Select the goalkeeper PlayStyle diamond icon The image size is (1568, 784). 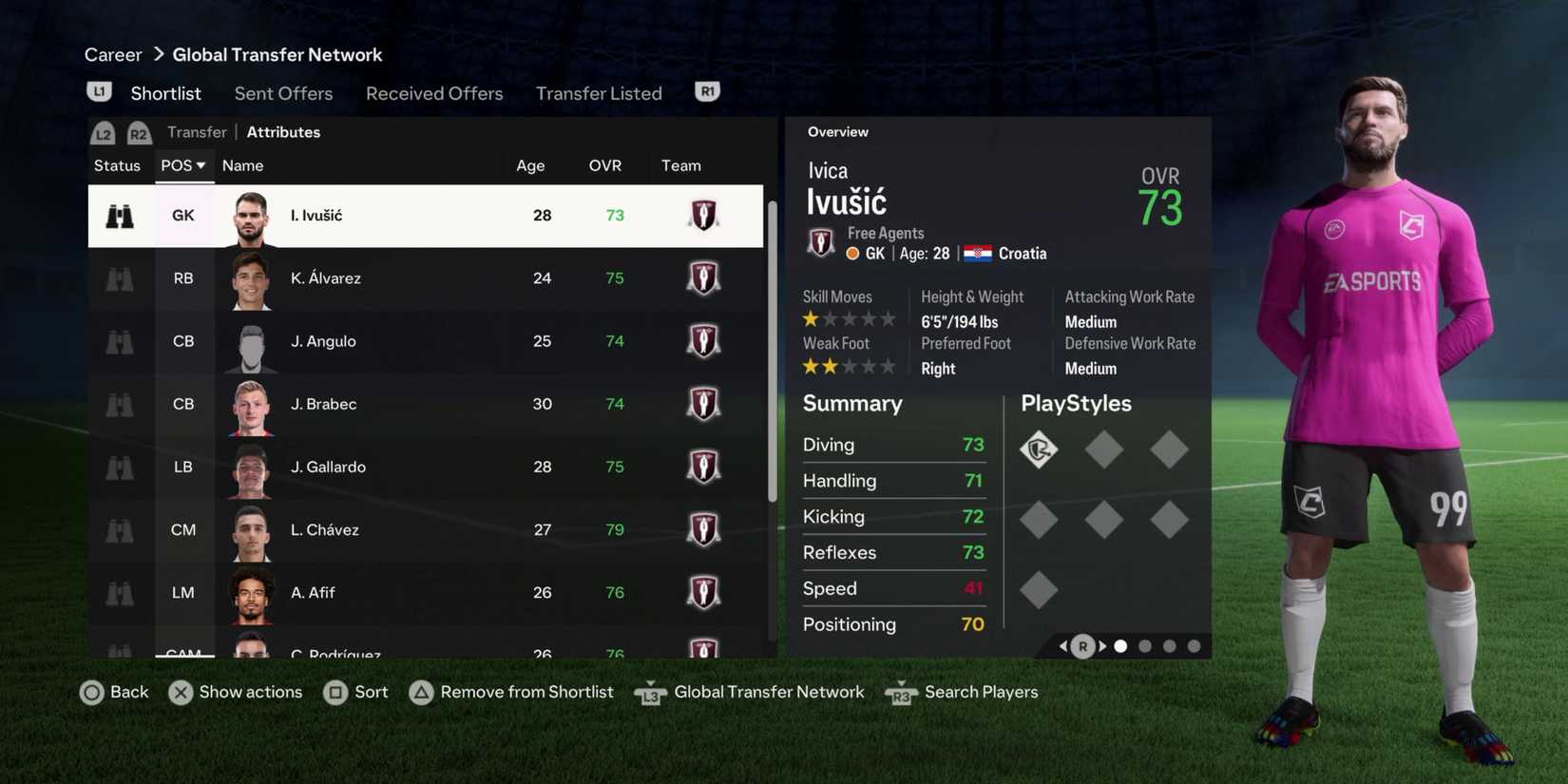point(1039,449)
